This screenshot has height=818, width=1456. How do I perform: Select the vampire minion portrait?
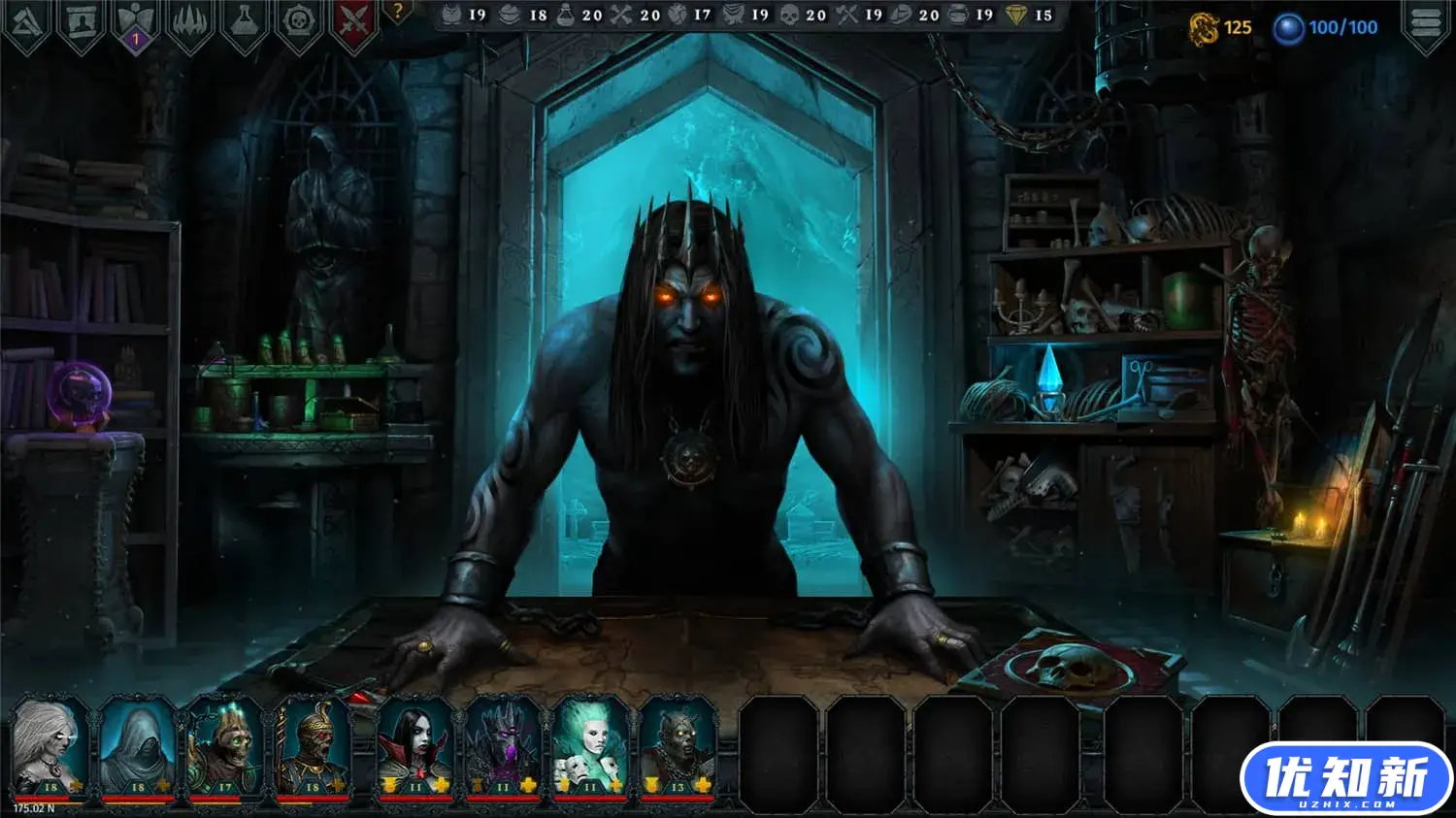tap(413, 752)
